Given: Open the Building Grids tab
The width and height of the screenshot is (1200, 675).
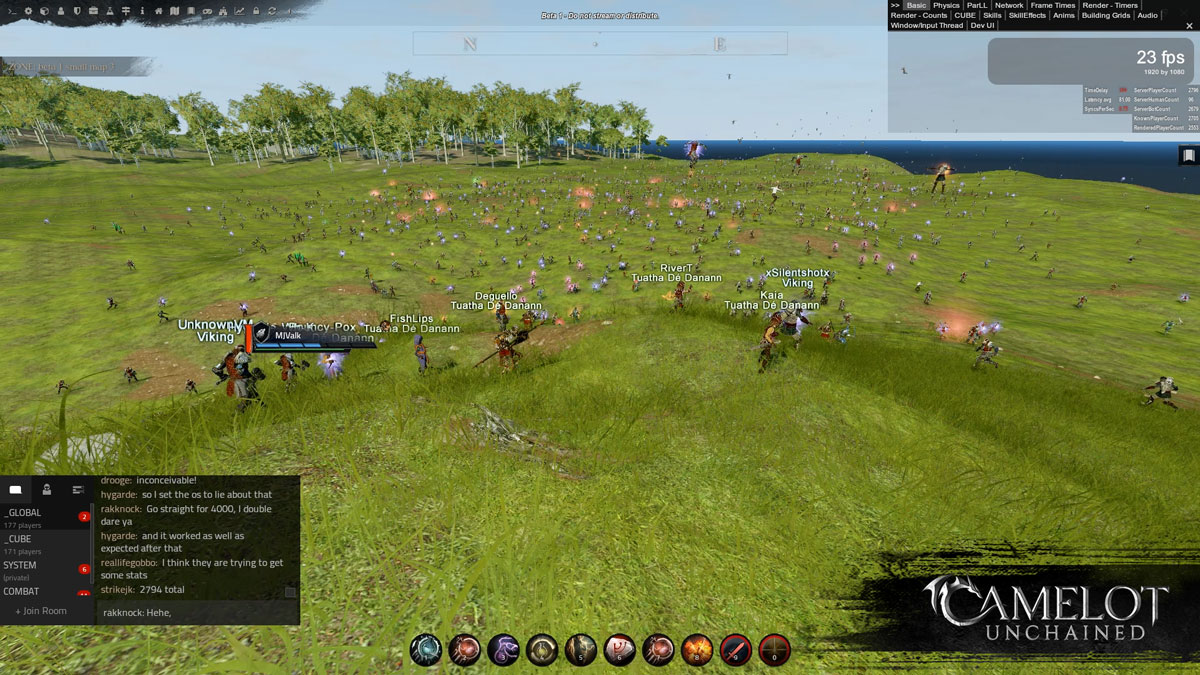Looking at the screenshot, I should [x=1106, y=16].
